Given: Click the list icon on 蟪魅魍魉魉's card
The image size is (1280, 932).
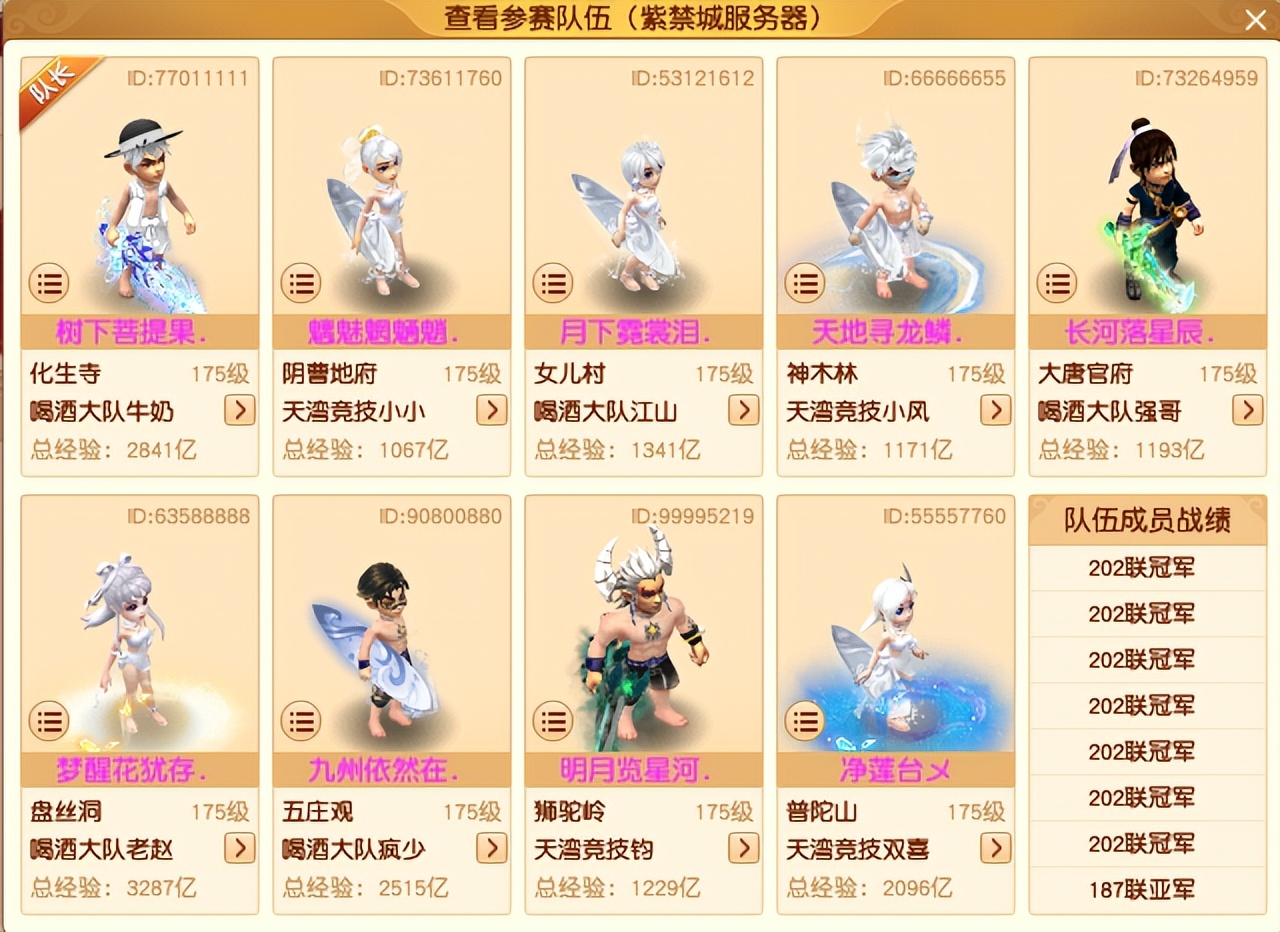Looking at the screenshot, I should 299,284.
